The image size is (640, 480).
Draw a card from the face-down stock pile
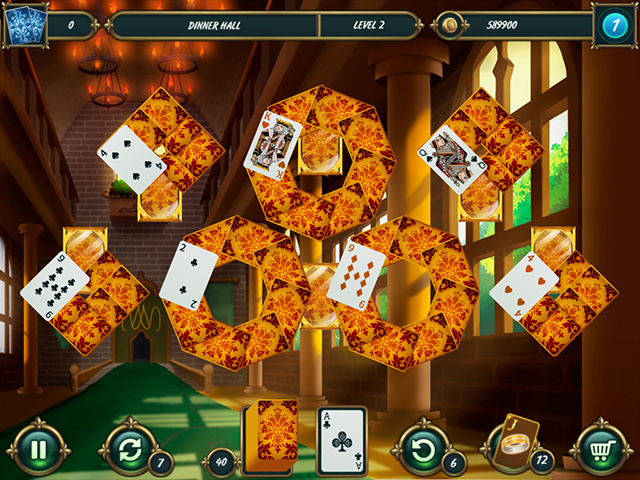tap(274, 431)
